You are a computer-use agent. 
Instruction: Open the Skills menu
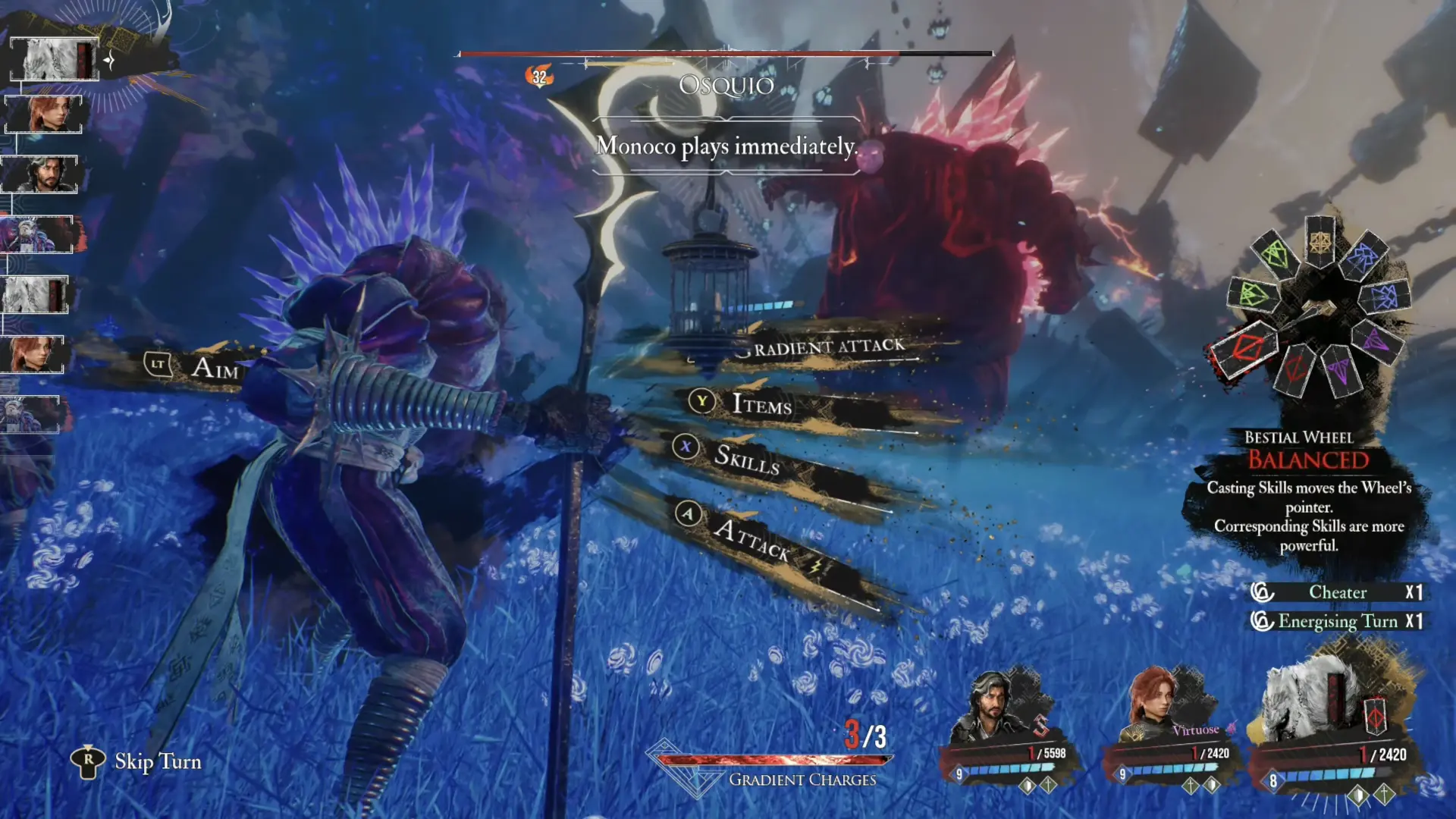click(746, 457)
